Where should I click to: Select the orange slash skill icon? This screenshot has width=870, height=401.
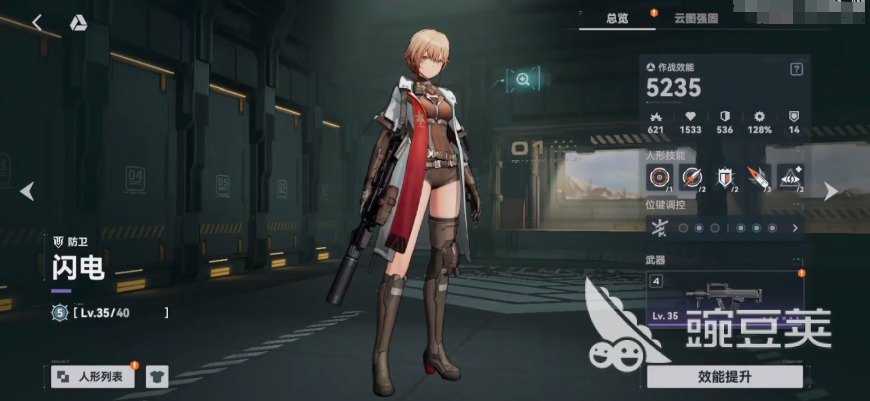[x=759, y=178]
